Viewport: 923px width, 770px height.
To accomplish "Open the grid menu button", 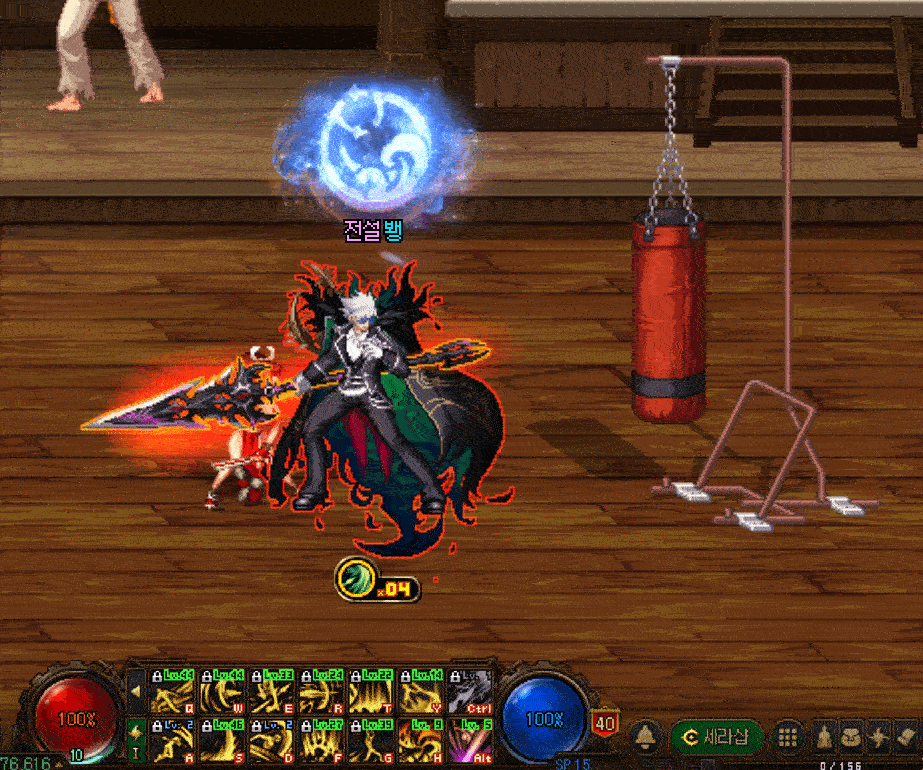I will 788,738.
